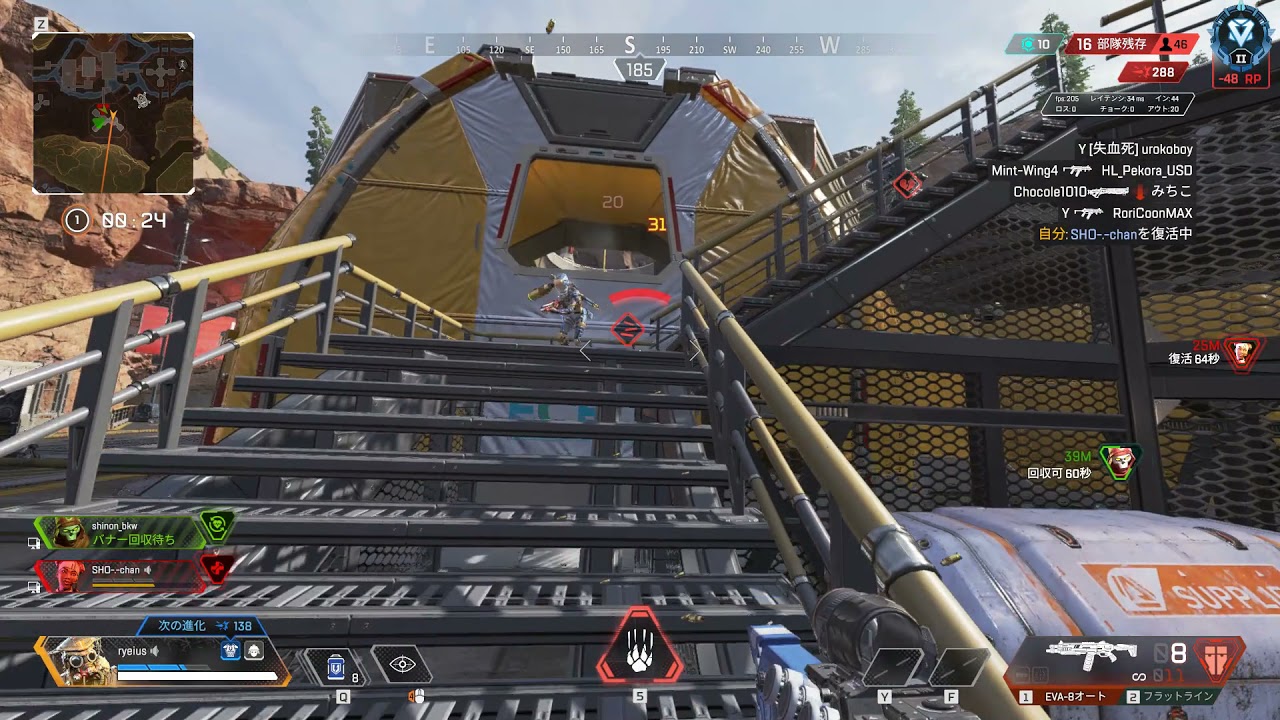Select the shield cell item slot
Viewport: 1280px width, 720px height.
pos(337,664)
